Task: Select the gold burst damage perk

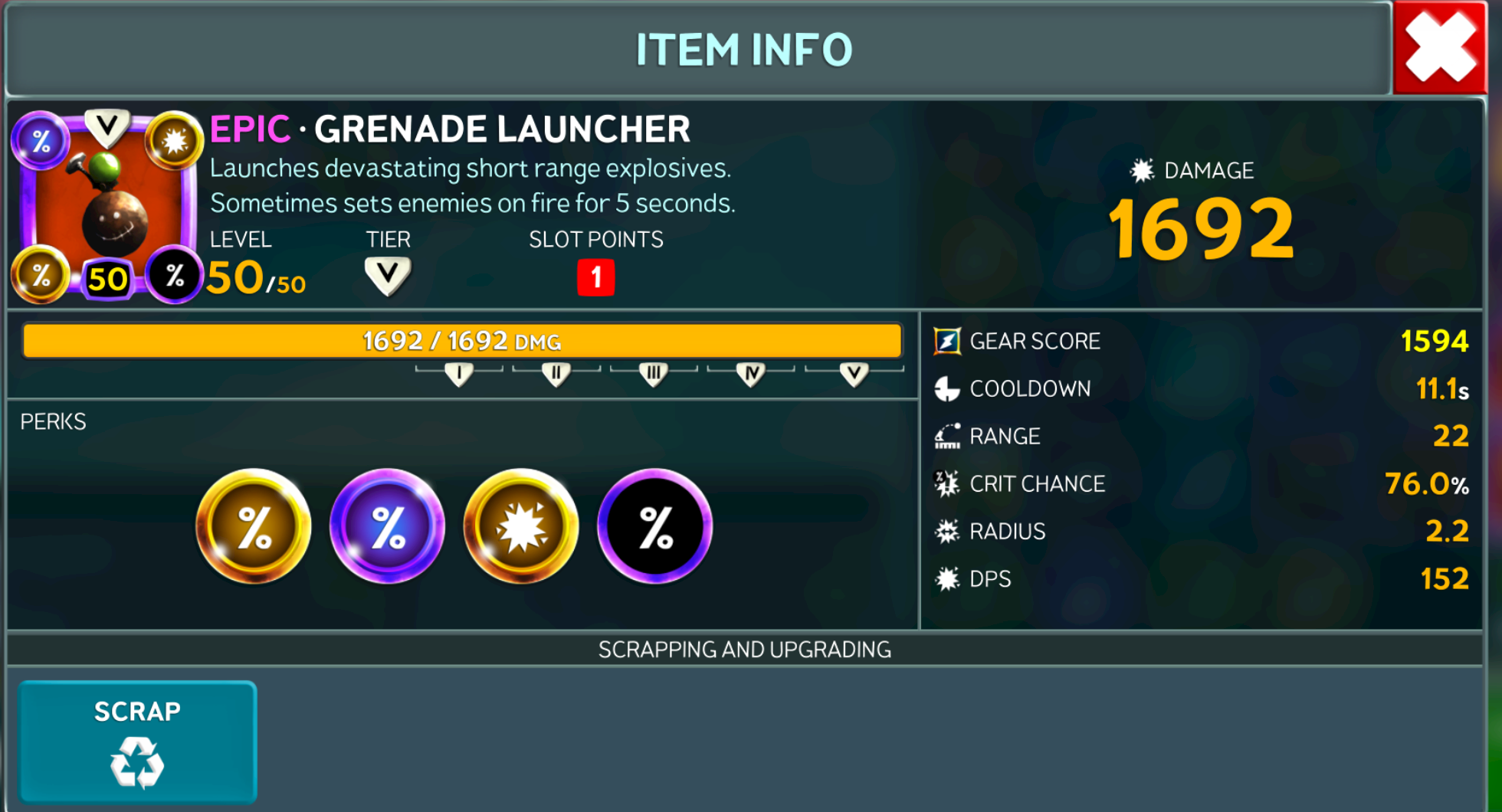Action: coord(521,526)
